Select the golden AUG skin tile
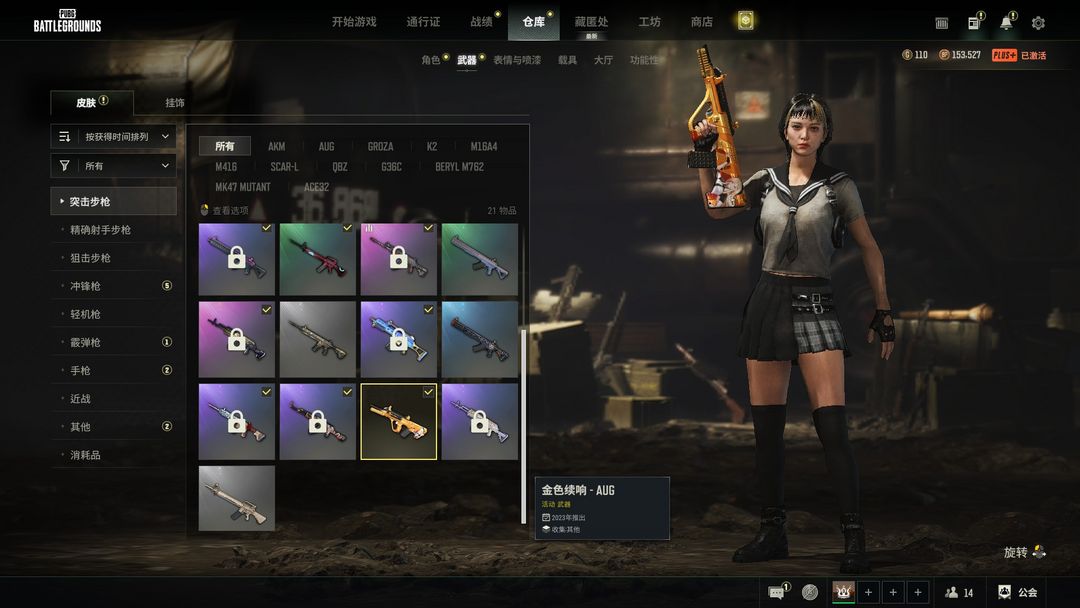Image resolution: width=1080 pixels, height=608 pixels. tap(398, 421)
